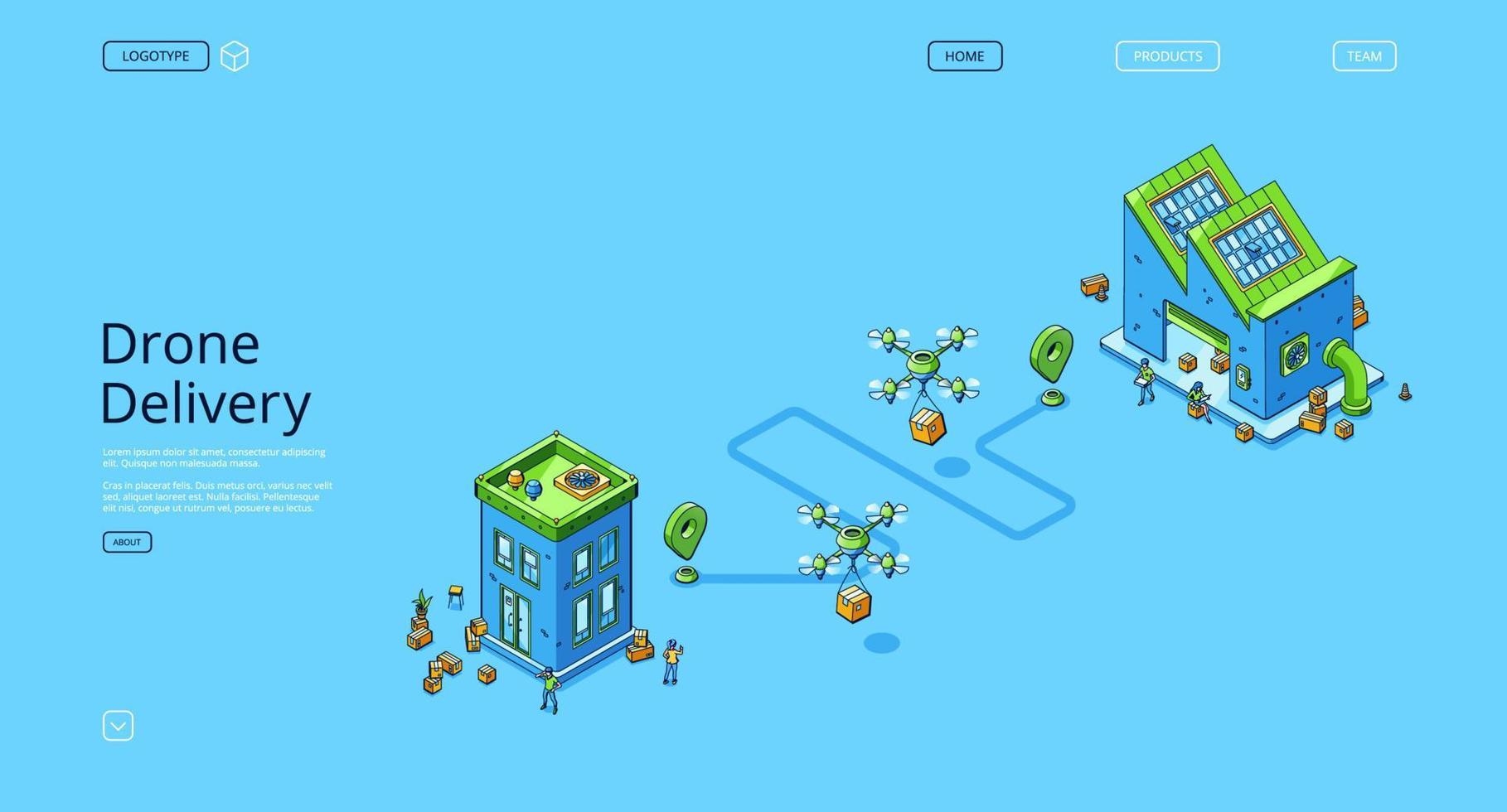Click the cube logo icon beside LOGOTYPE
Image resolution: width=1507 pixels, height=812 pixels.
235,56
